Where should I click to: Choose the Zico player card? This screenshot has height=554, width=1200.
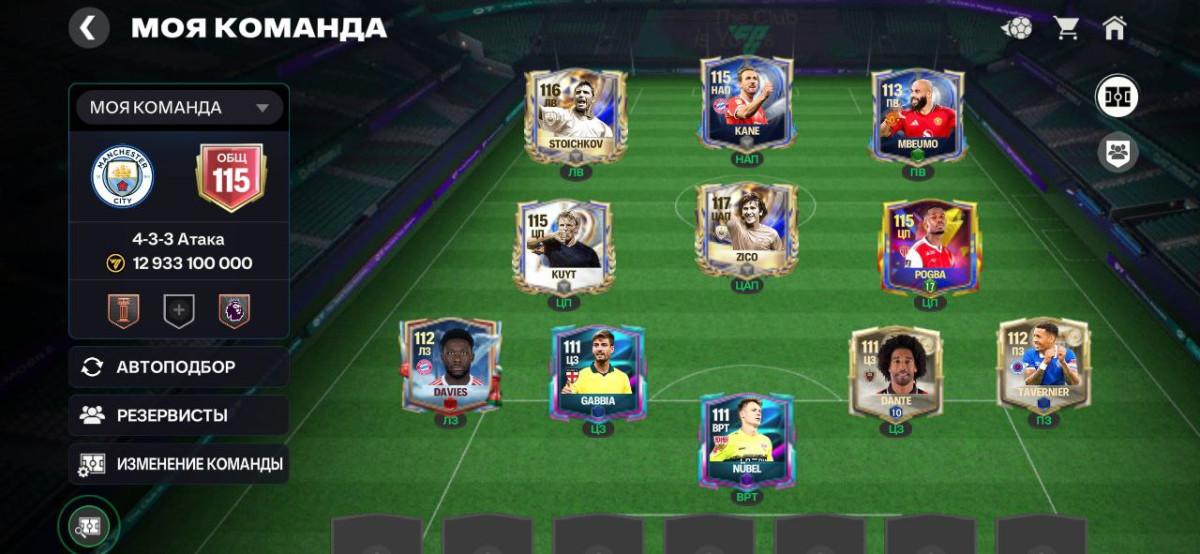pyautogui.click(x=746, y=230)
